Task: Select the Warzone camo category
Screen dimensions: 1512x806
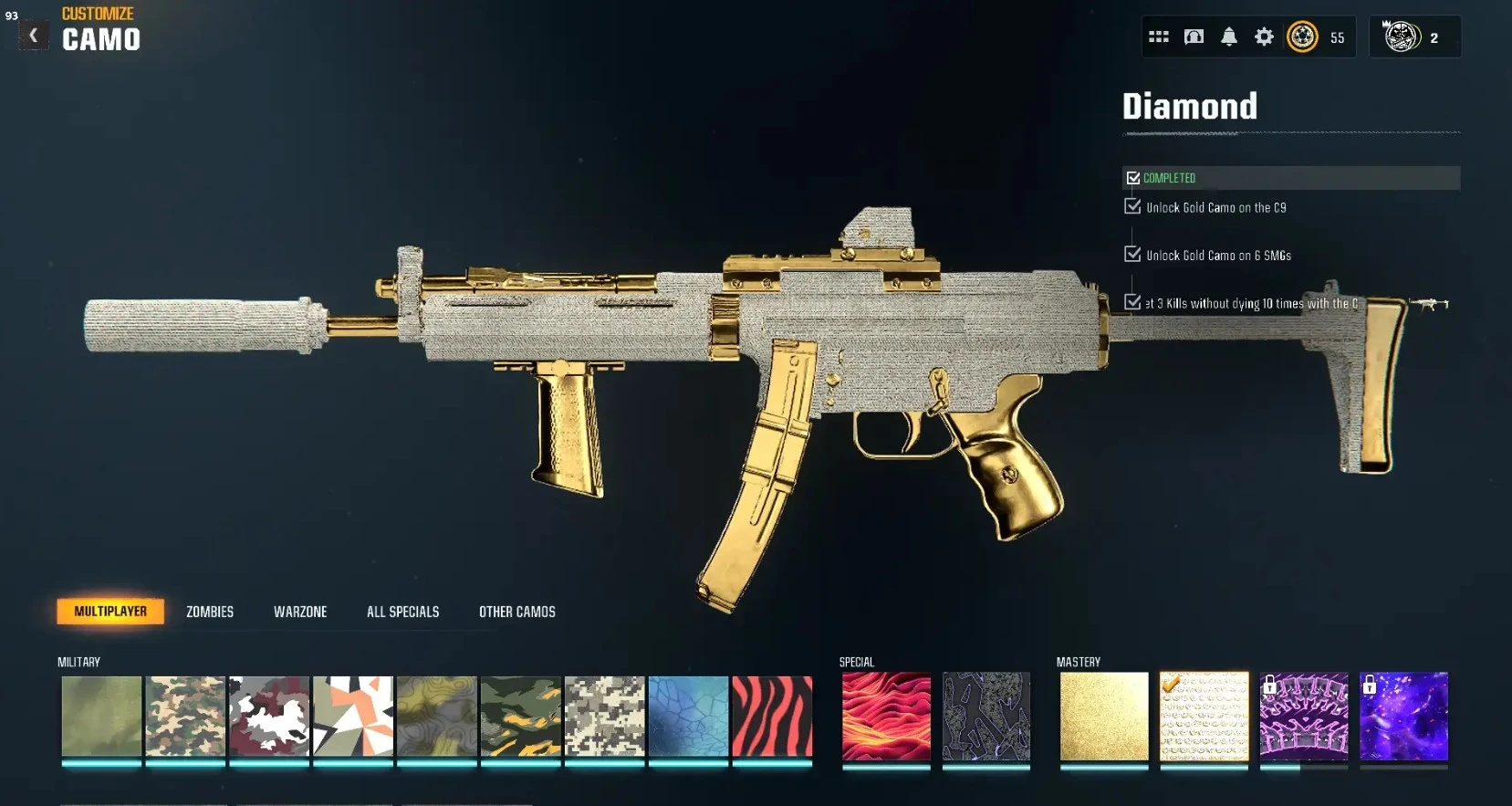Action: click(300, 612)
